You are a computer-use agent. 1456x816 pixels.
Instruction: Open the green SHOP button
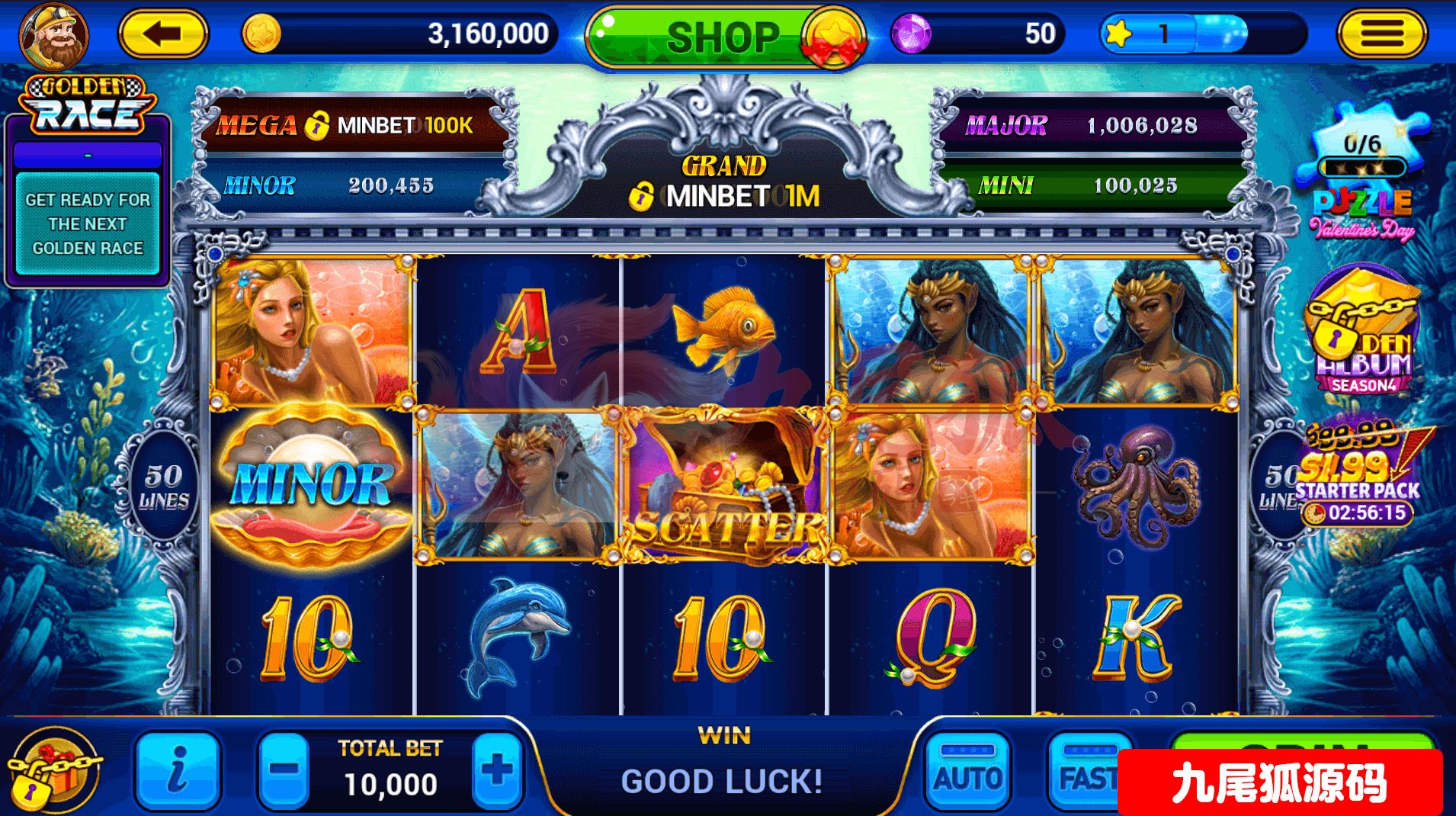[x=723, y=37]
